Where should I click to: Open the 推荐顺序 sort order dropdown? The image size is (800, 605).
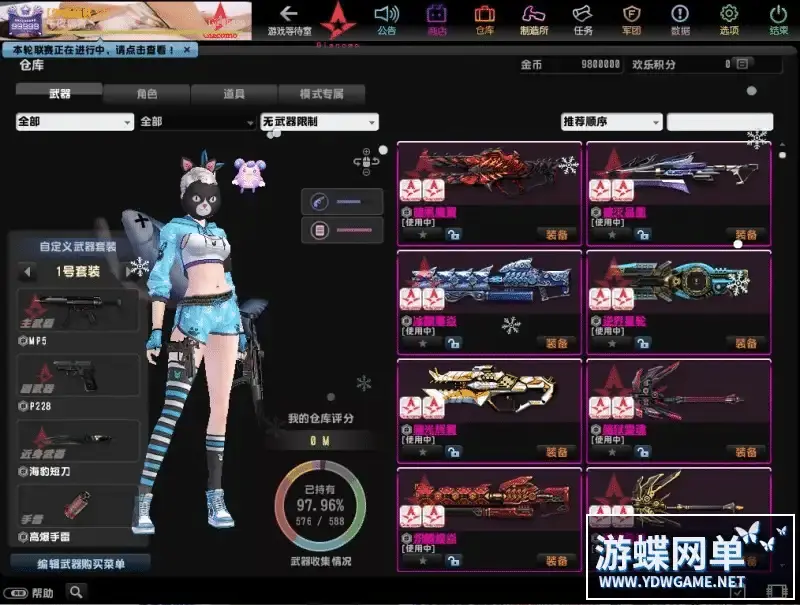611,122
